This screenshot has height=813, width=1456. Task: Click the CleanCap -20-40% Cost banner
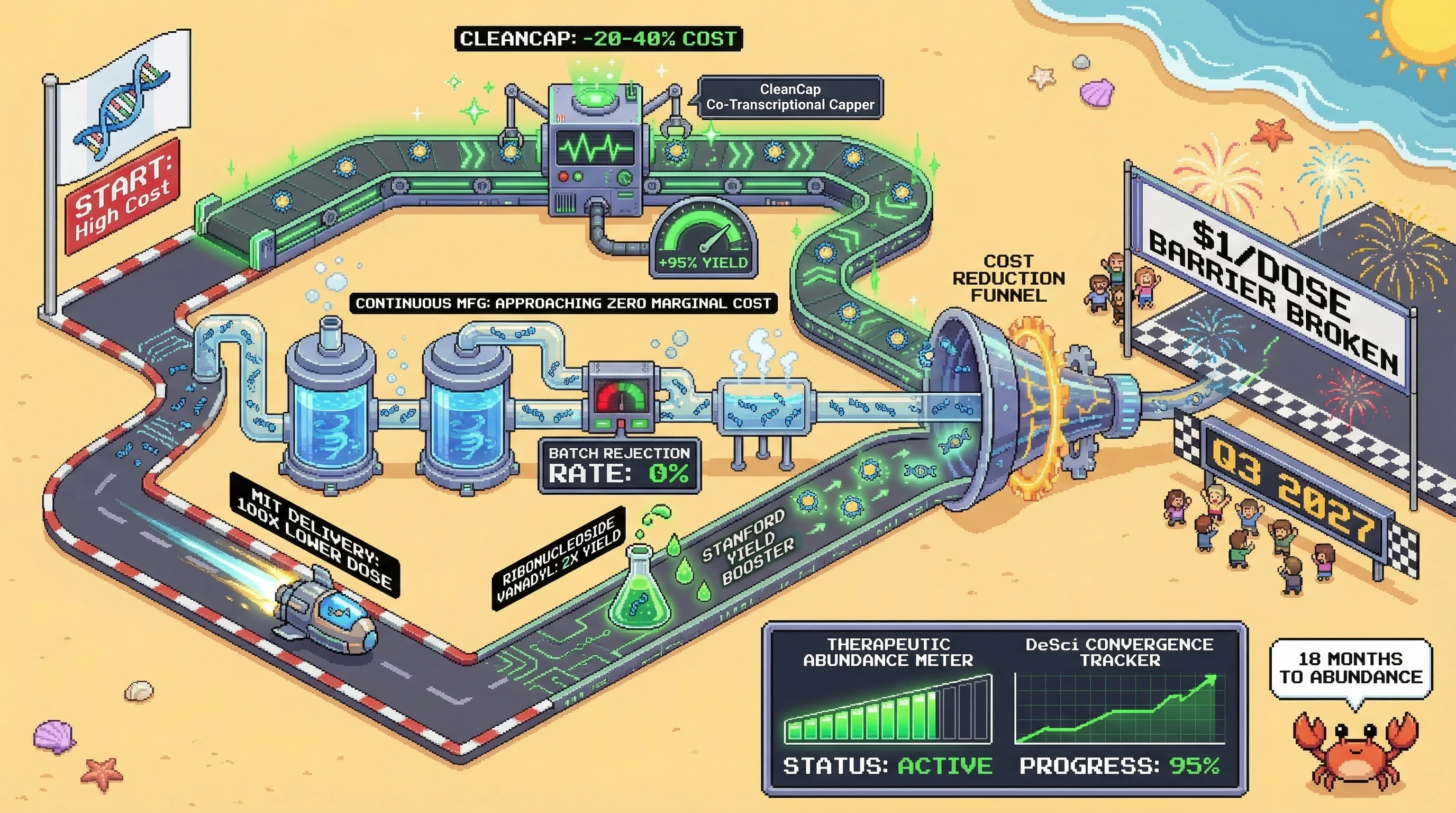598,39
